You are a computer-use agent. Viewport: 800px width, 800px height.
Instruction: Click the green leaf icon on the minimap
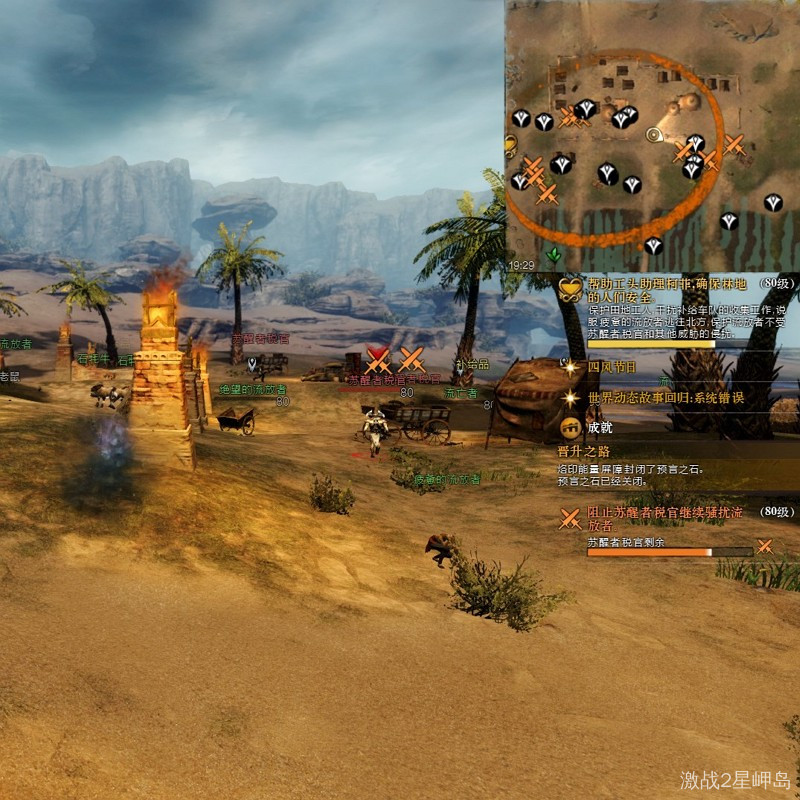pyautogui.click(x=554, y=256)
